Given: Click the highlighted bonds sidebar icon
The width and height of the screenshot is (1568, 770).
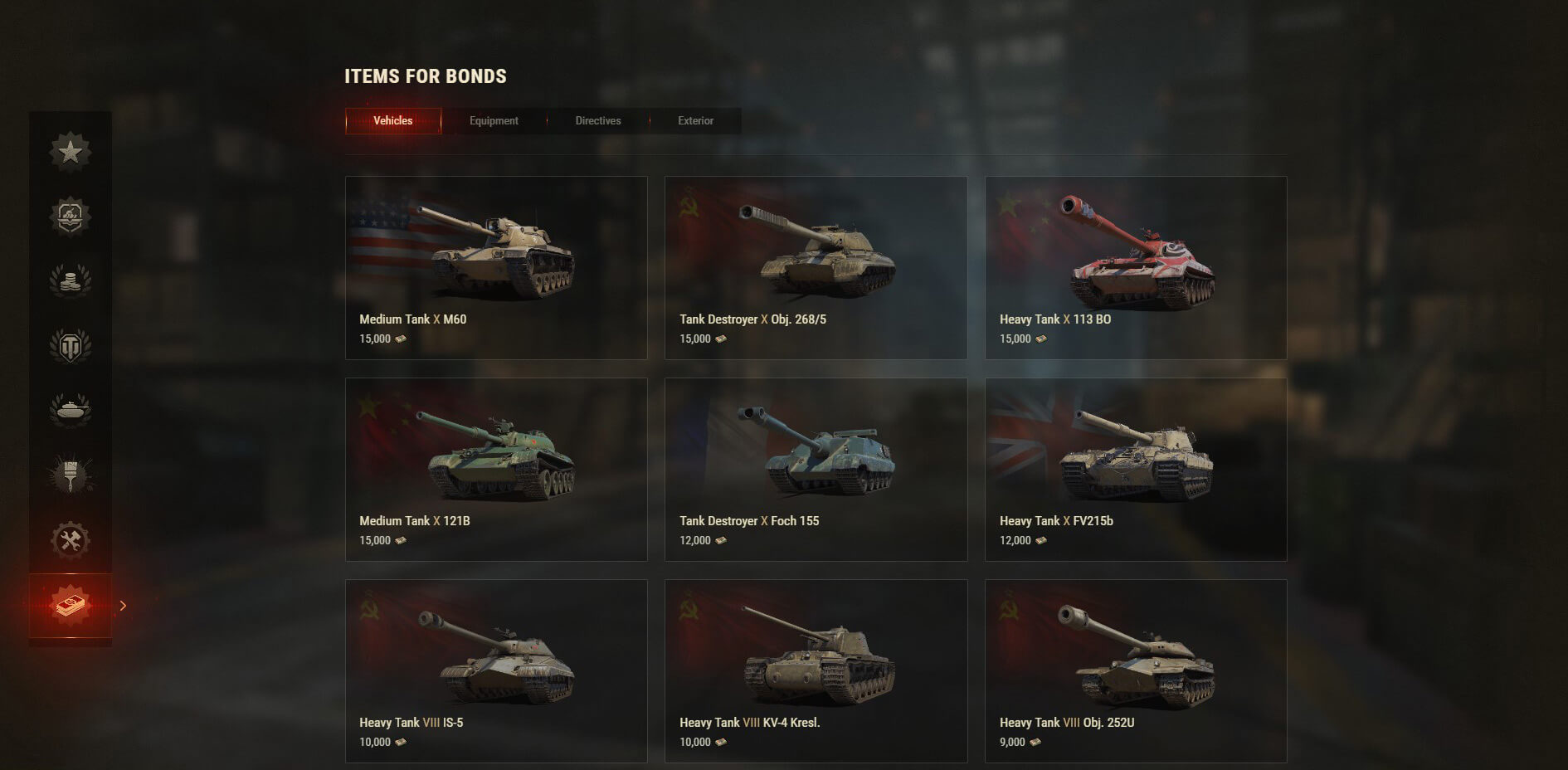Looking at the screenshot, I should point(71,606).
